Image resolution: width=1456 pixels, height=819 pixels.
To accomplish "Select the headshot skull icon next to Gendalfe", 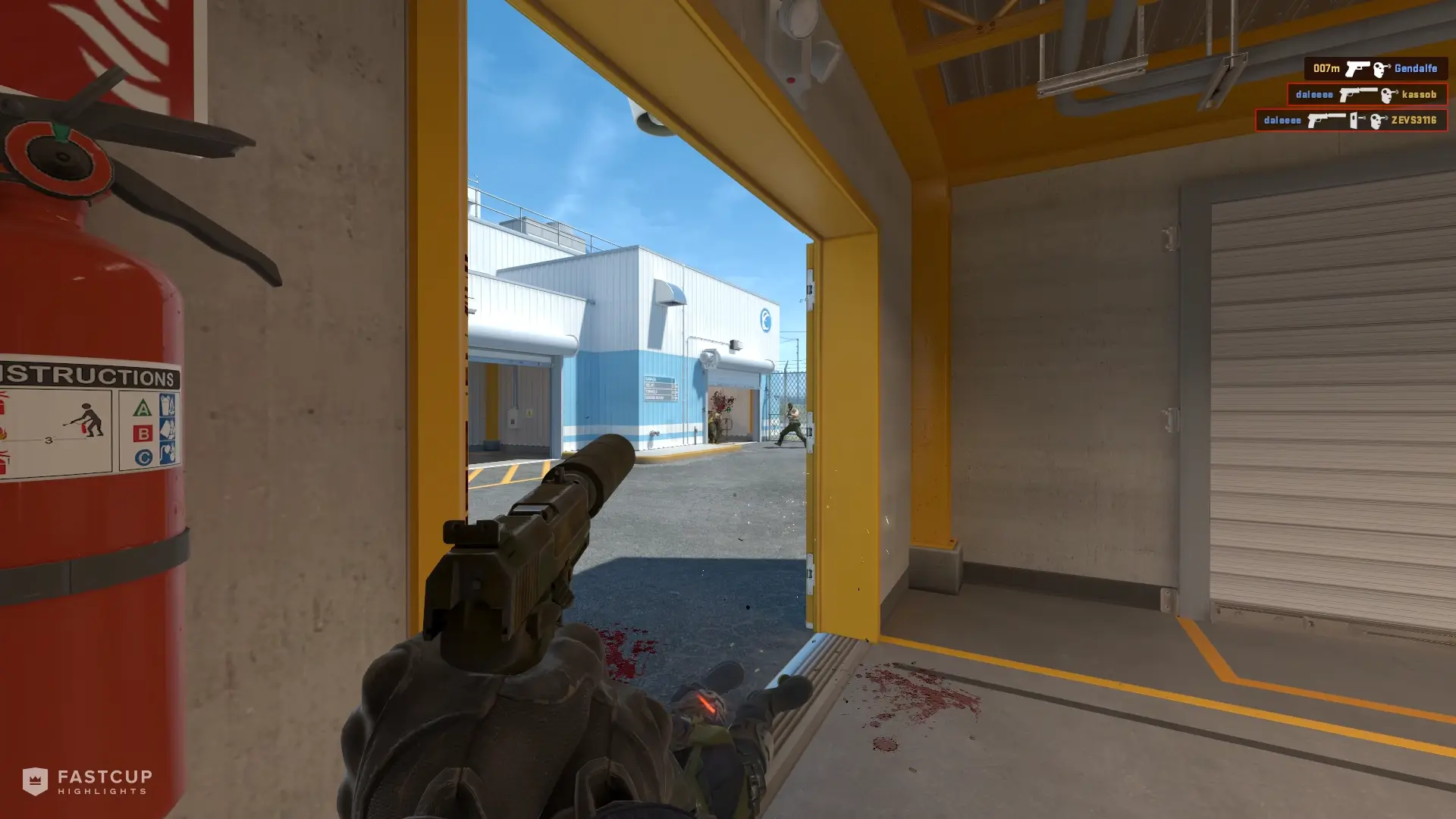I will 1382,69.
